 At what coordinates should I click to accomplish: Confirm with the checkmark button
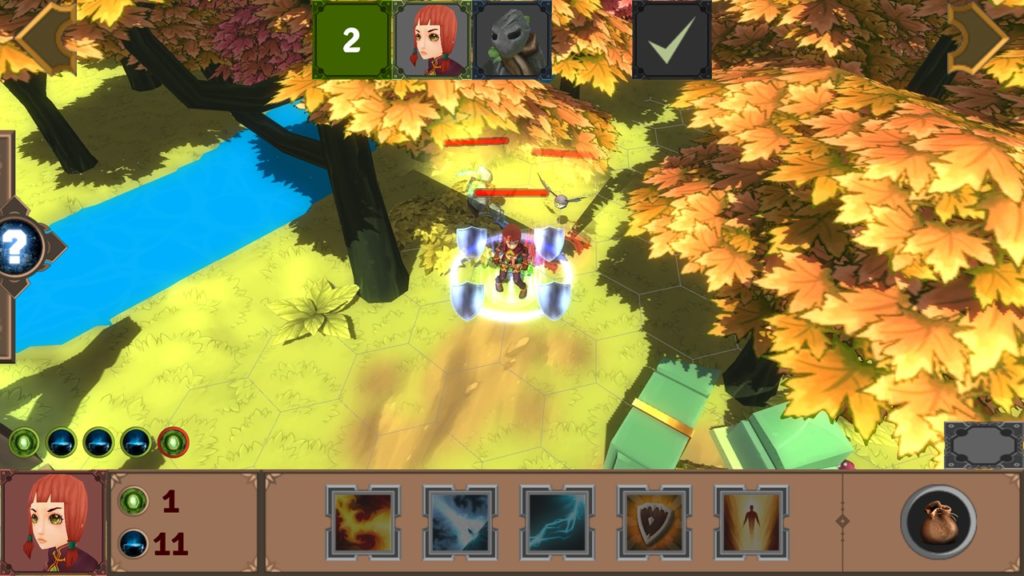[672, 40]
